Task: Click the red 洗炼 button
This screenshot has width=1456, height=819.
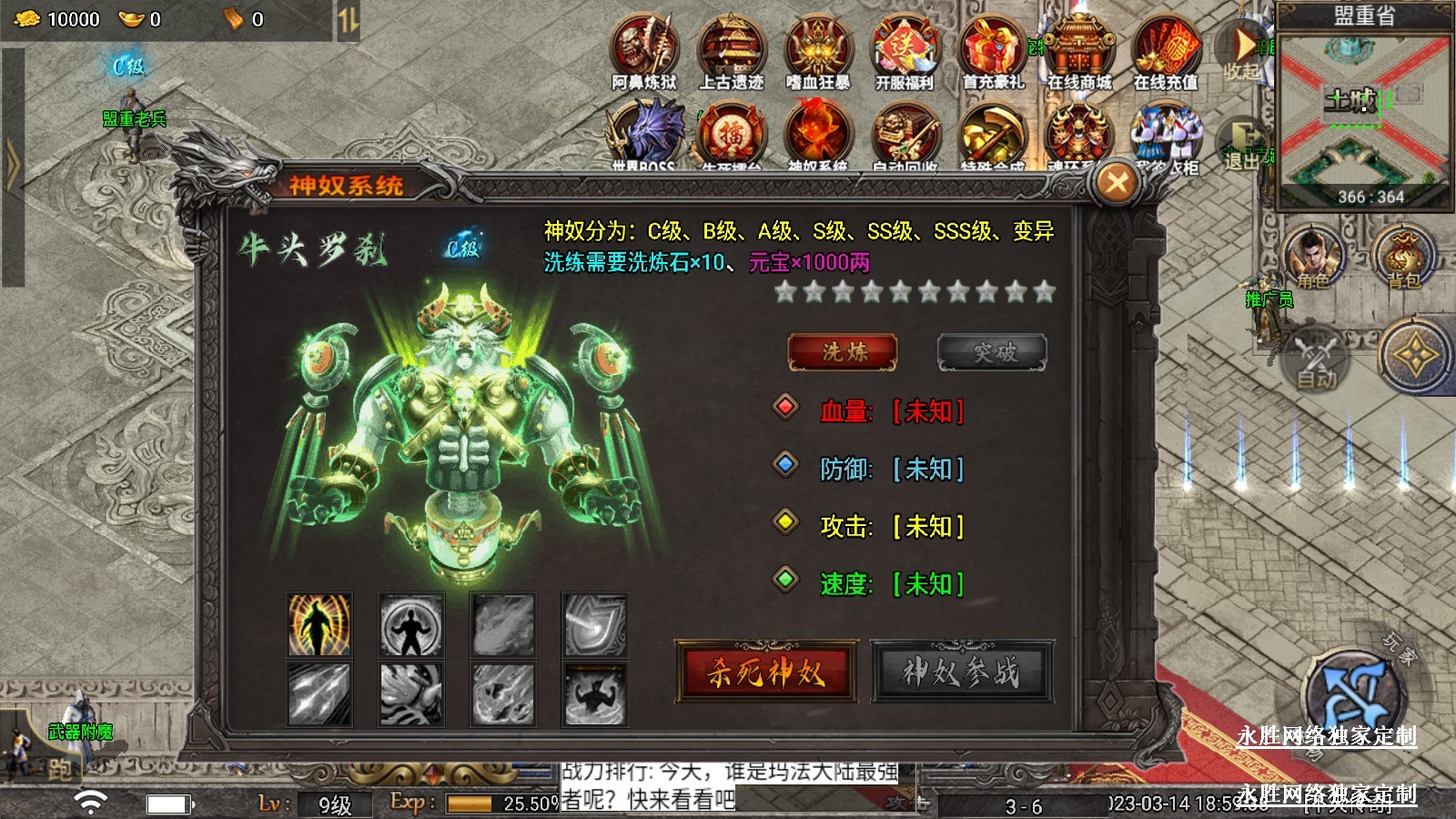Action: click(x=842, y=352)
